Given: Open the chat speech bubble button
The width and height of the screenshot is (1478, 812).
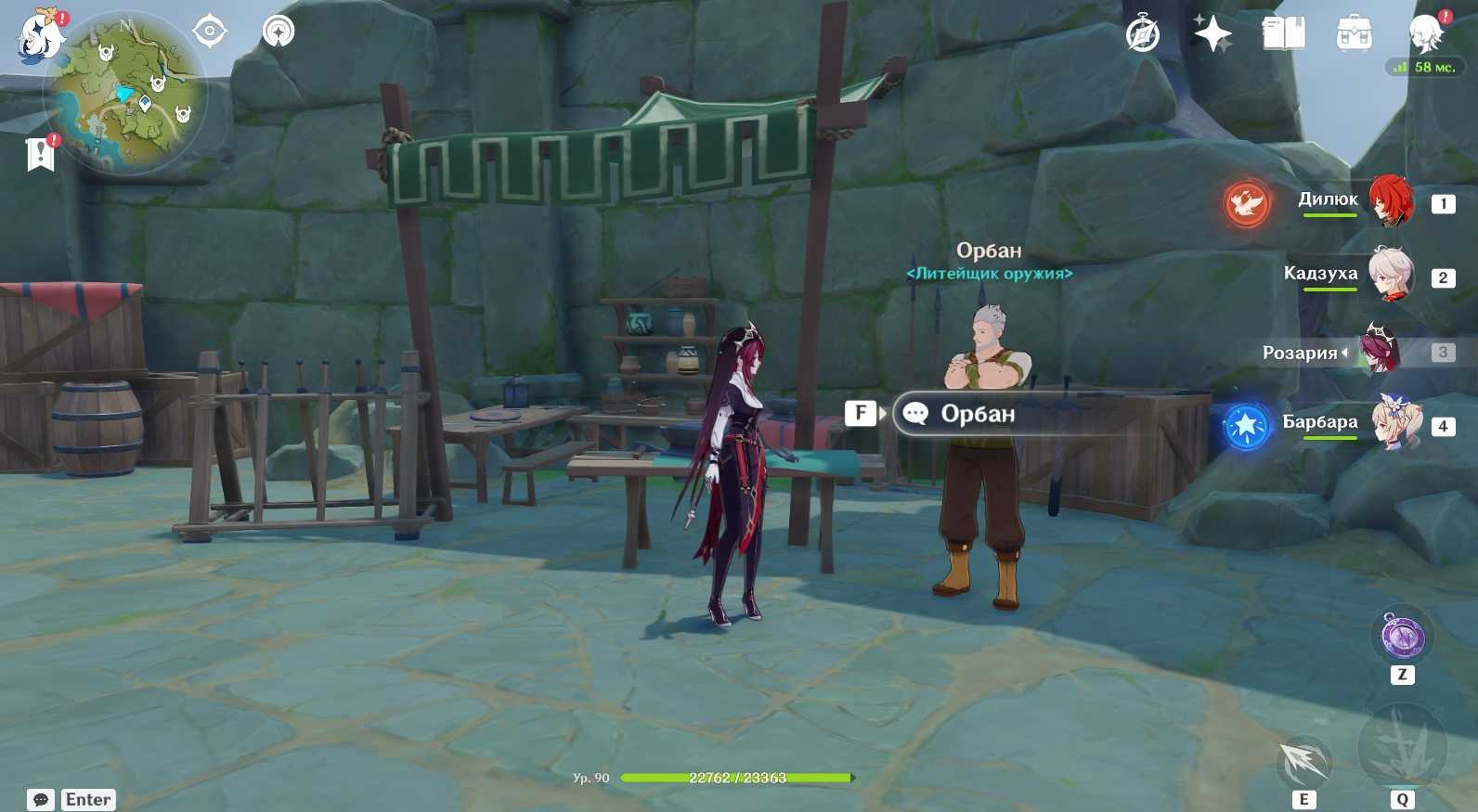Looking at the screenshot, I should (41, 800).
